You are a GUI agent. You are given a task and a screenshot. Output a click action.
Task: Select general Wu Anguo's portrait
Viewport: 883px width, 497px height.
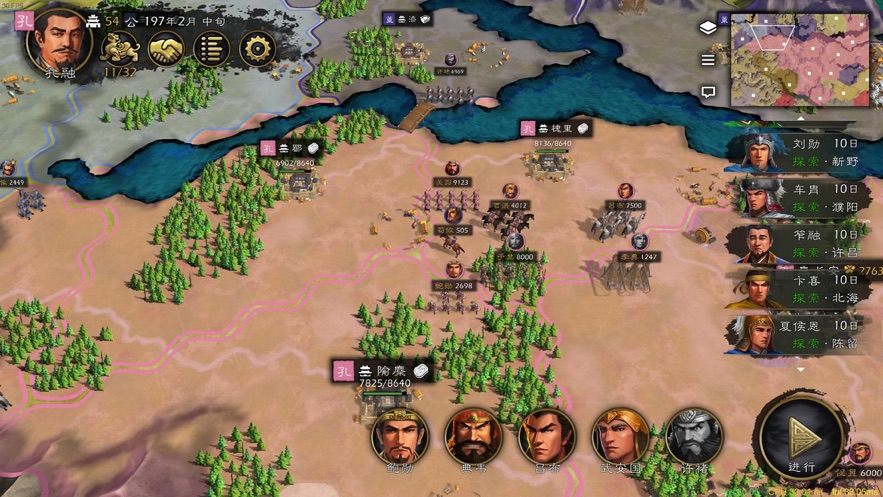click(620, 437)
